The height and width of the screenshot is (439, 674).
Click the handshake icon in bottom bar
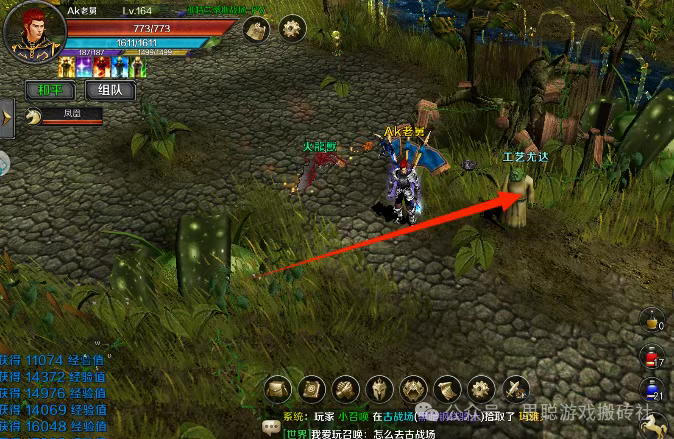(345, 388)
